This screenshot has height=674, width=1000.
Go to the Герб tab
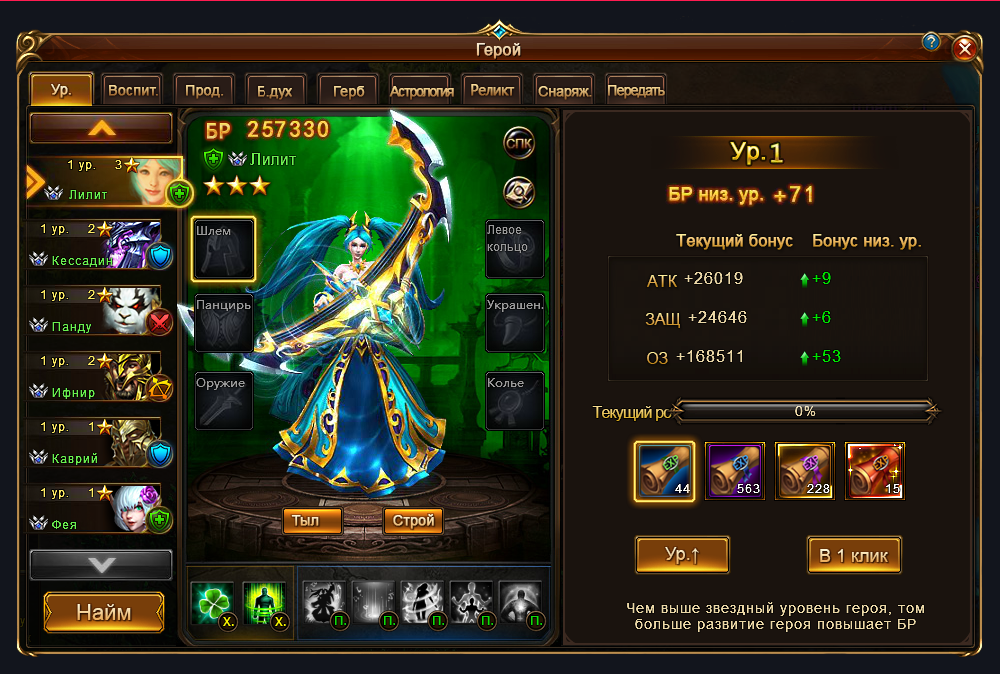click(347, 90)
